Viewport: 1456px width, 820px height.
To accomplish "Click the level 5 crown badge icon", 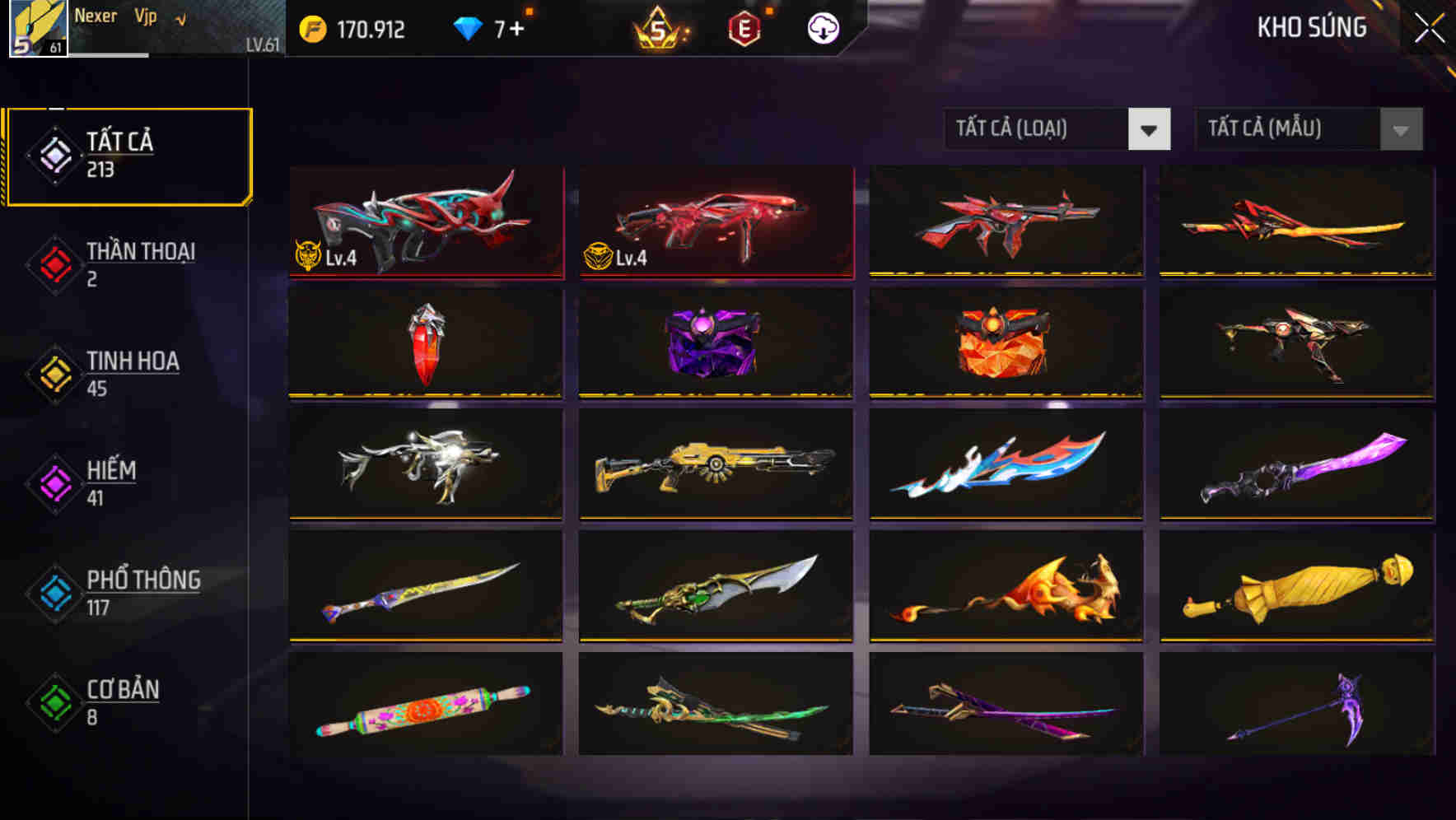I will point(659,27).
